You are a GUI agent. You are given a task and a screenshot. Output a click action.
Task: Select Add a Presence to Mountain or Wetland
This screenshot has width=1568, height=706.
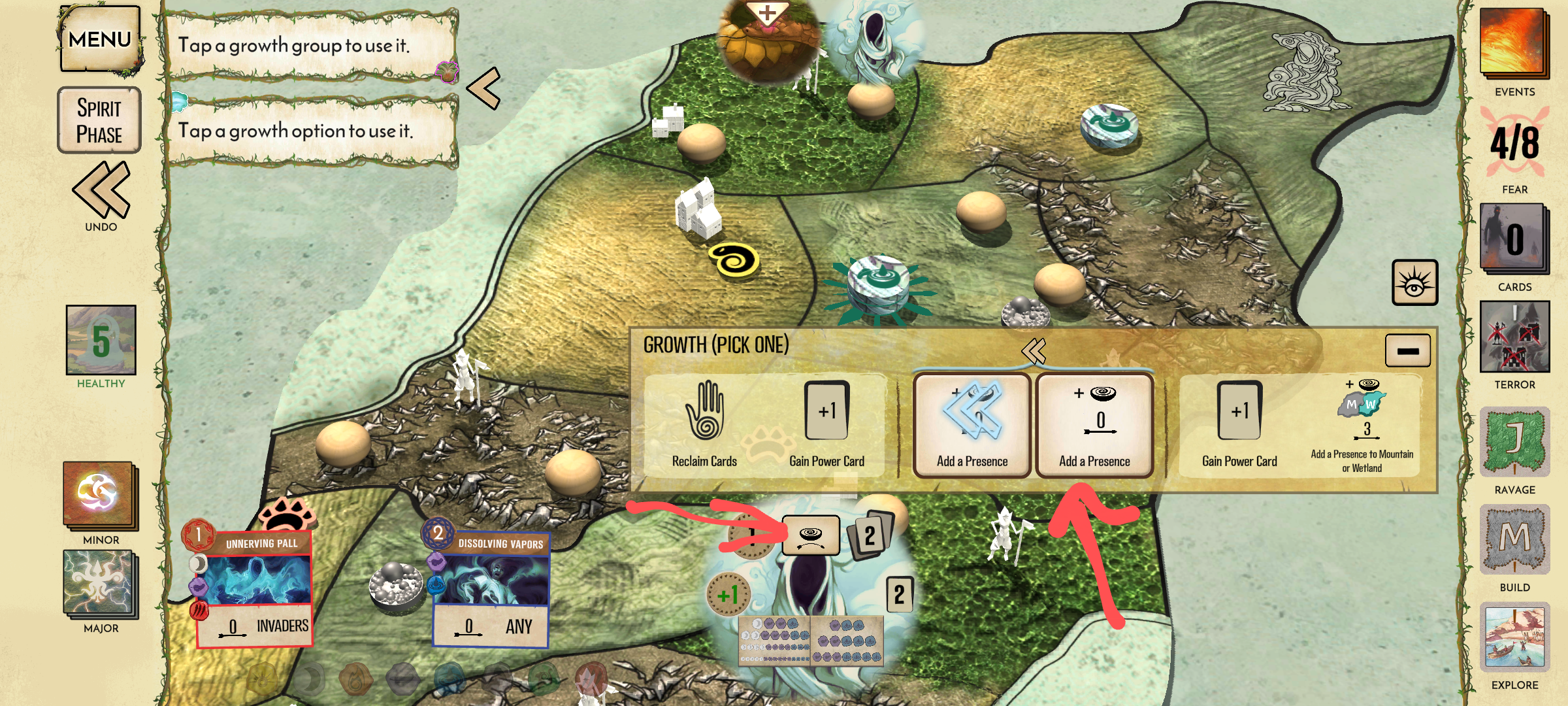pos(1362,425)
